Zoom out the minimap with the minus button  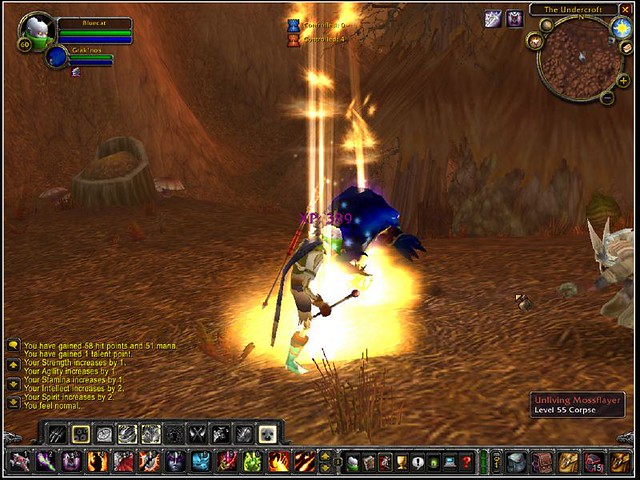pyautogui.click(x=607, y=98)
